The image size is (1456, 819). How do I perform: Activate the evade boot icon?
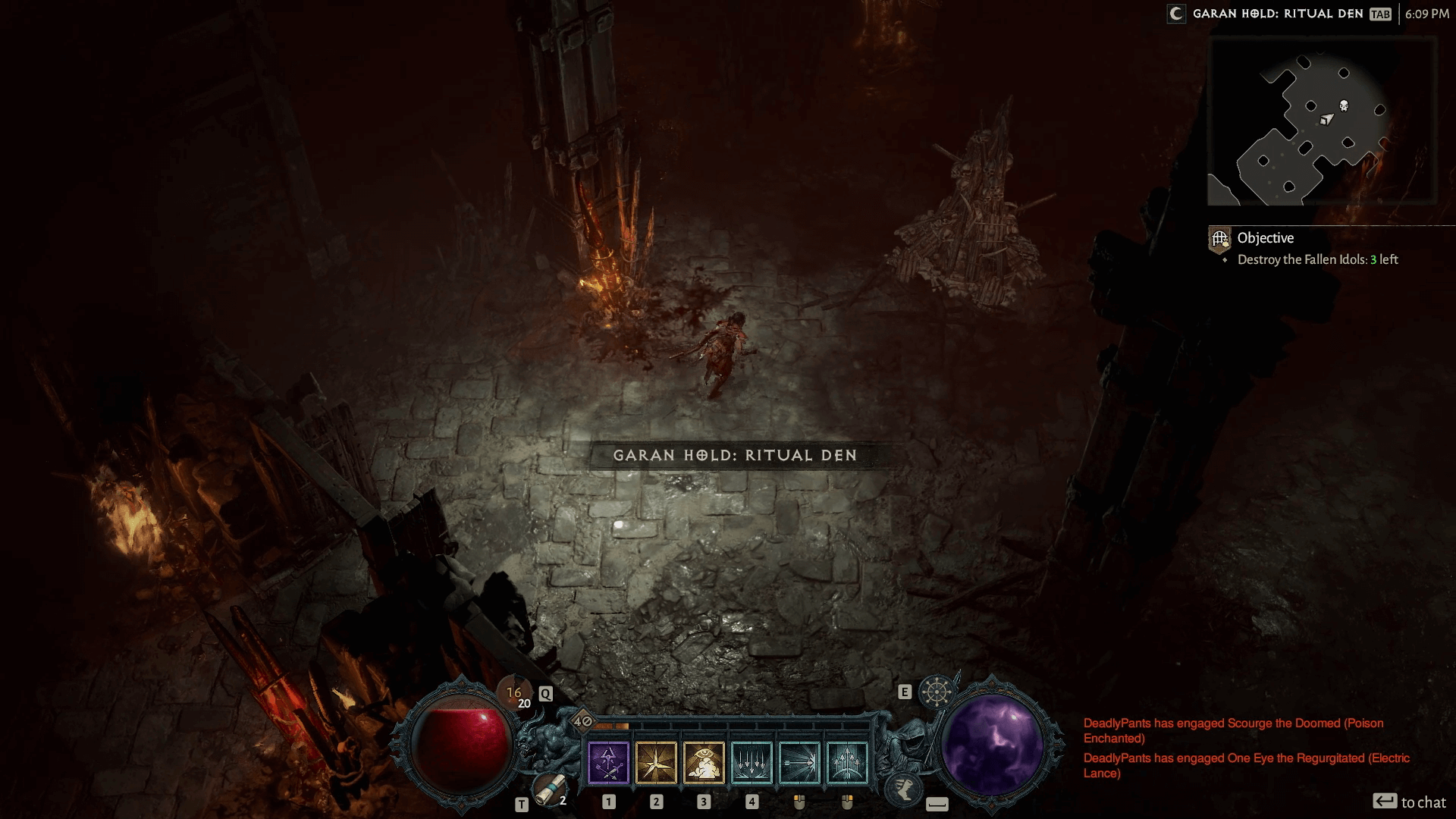point(903,785)
